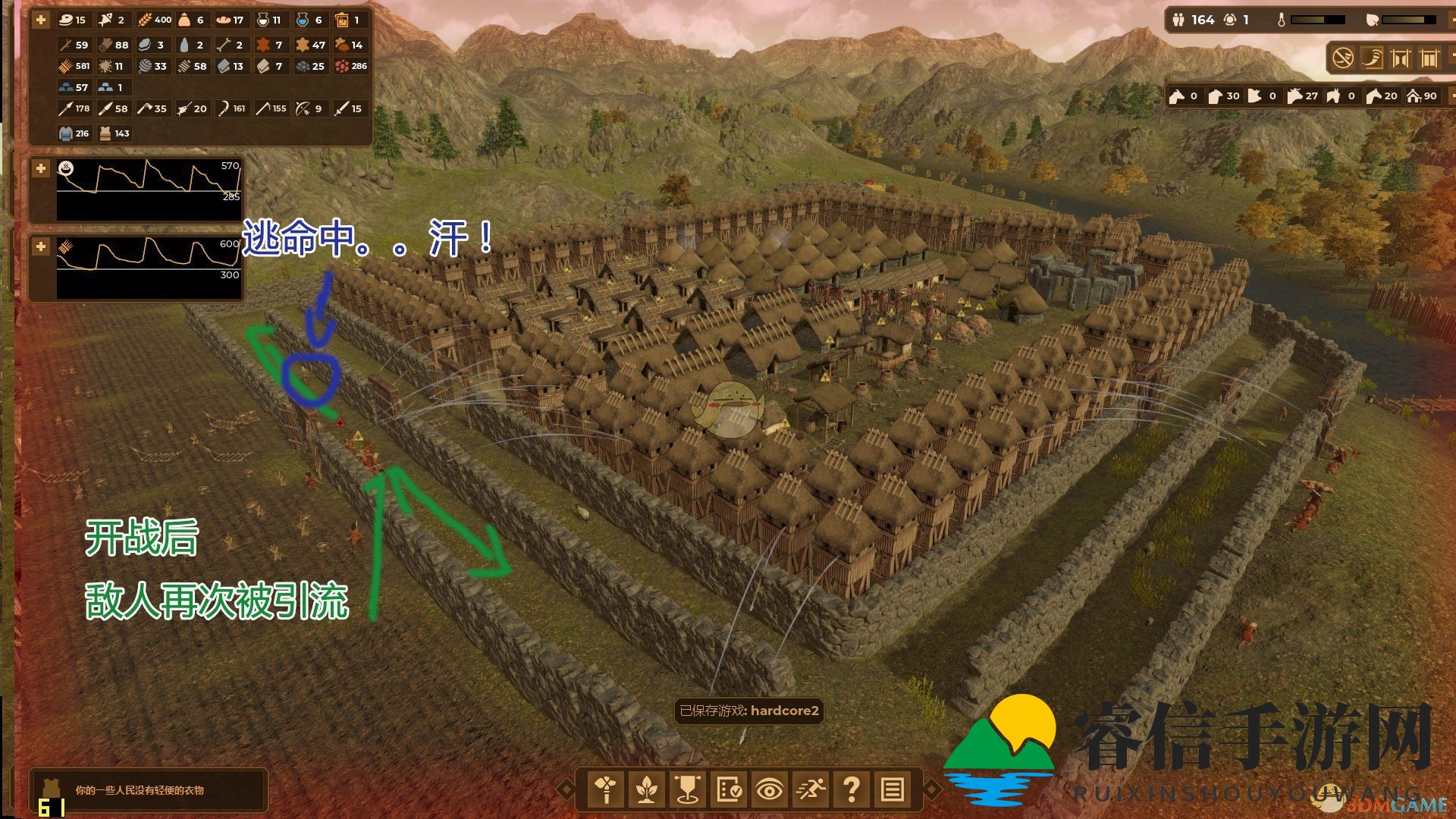Expand the resources panel plus button
The width and height of the screenshot is (1456, 819).
41,20
